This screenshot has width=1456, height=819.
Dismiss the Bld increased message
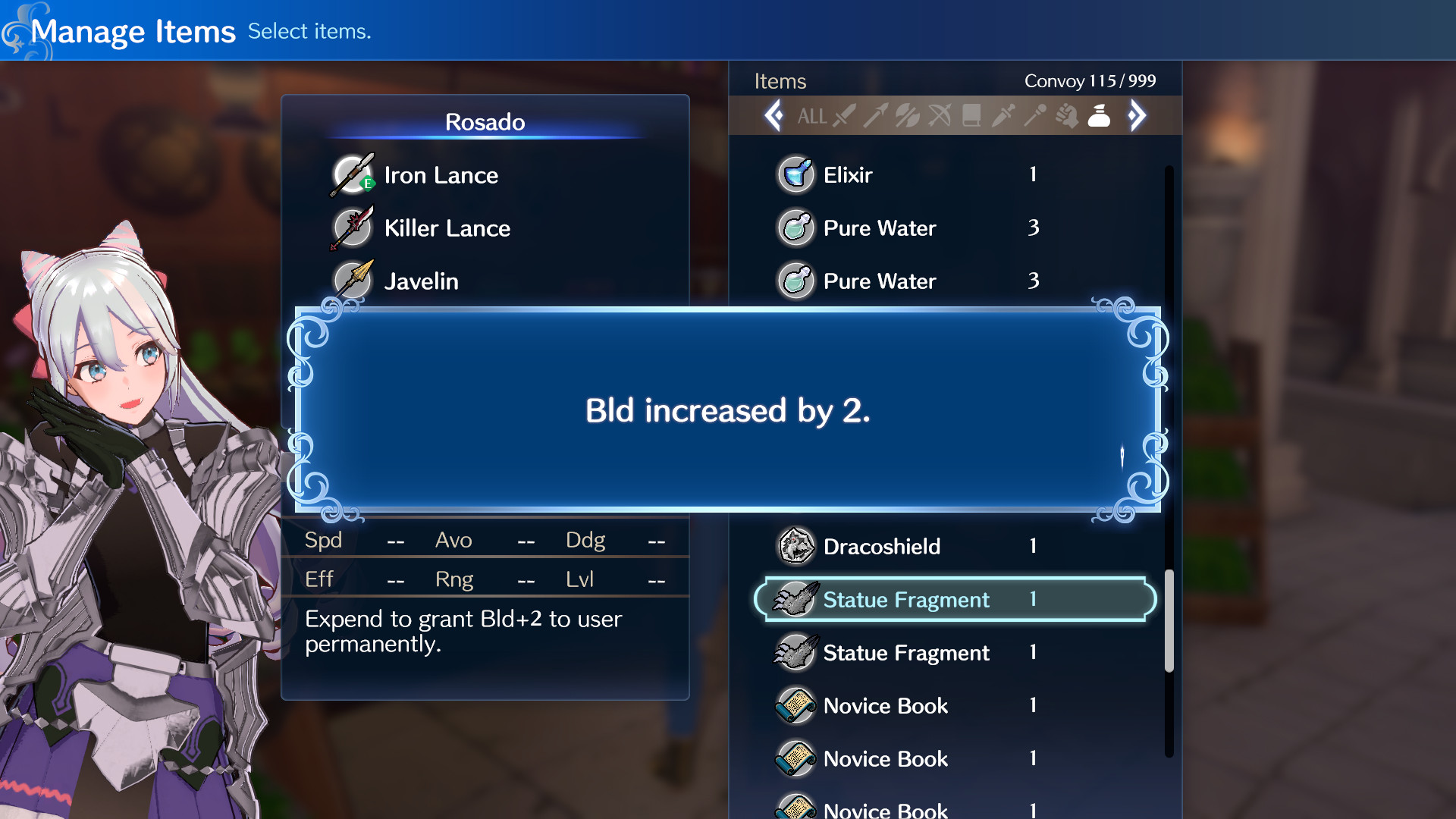pos(726,409)
